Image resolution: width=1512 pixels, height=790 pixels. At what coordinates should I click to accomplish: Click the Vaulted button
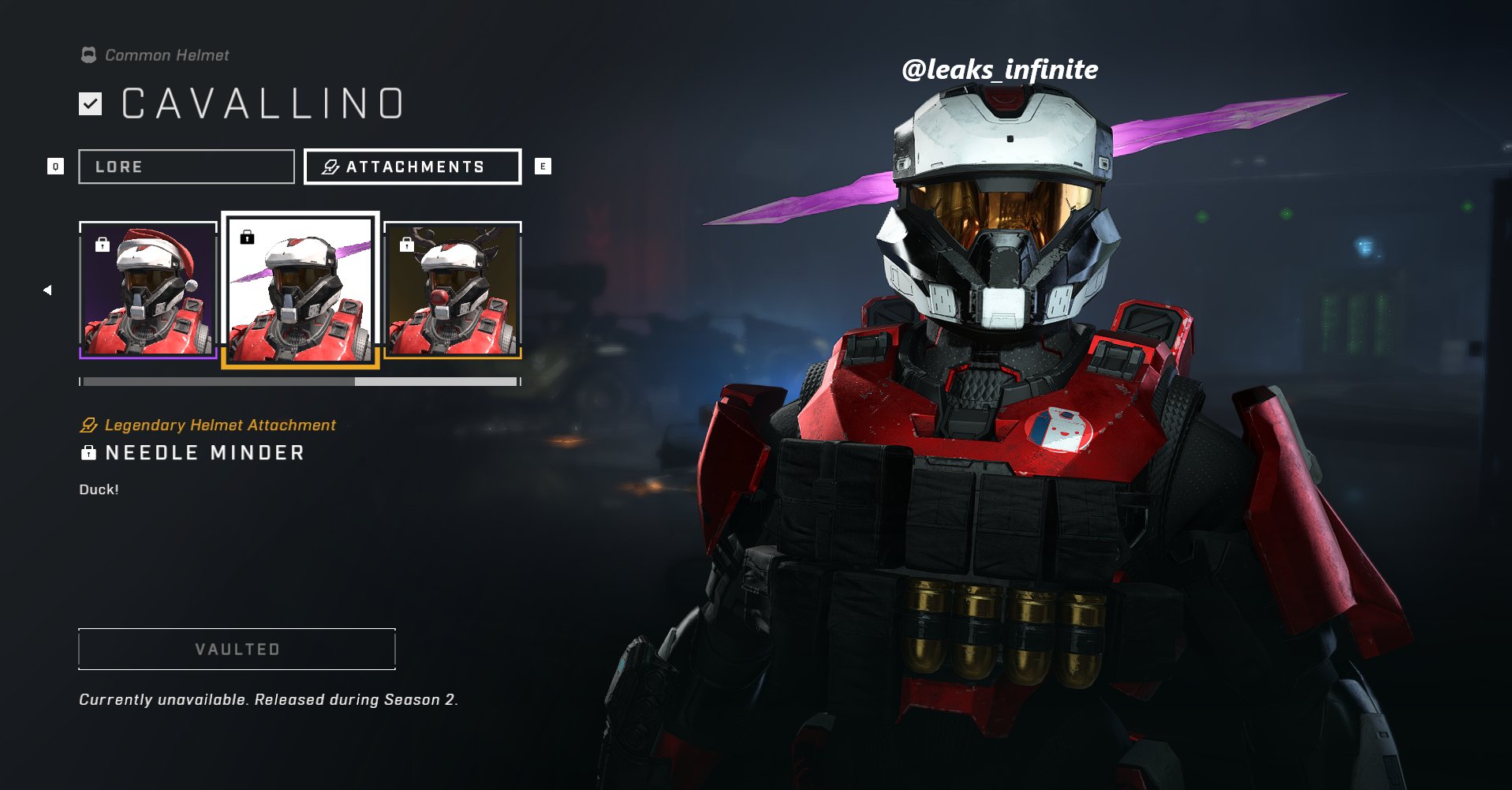pos(236,650)
